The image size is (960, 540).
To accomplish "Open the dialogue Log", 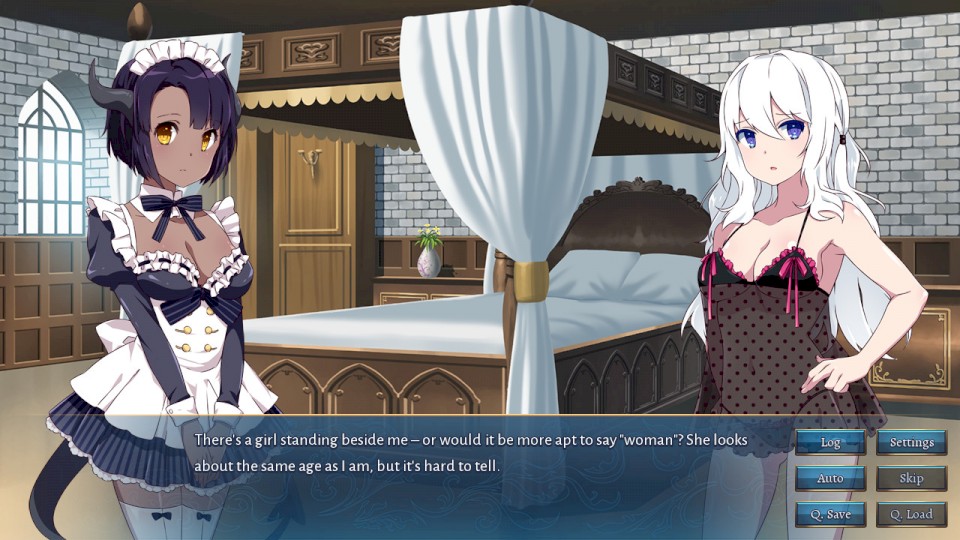I will point(830,442).
